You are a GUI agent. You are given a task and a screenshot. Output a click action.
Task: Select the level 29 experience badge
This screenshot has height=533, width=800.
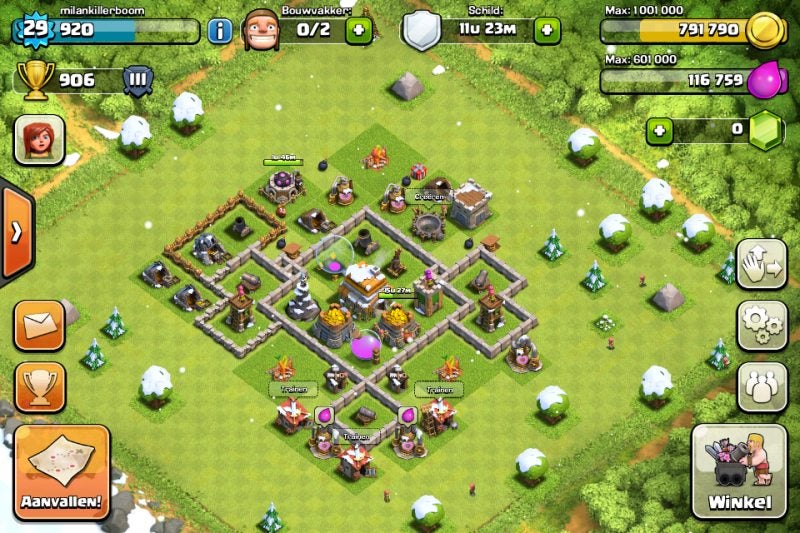pyautogui.click(x=35, y=30)
